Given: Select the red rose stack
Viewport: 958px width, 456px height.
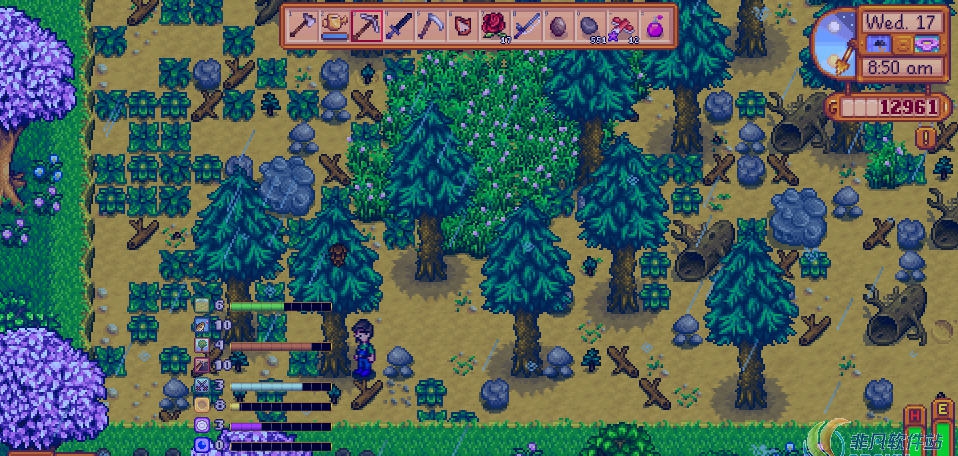Looking at the screenshot, I should [x=496, y=24].
